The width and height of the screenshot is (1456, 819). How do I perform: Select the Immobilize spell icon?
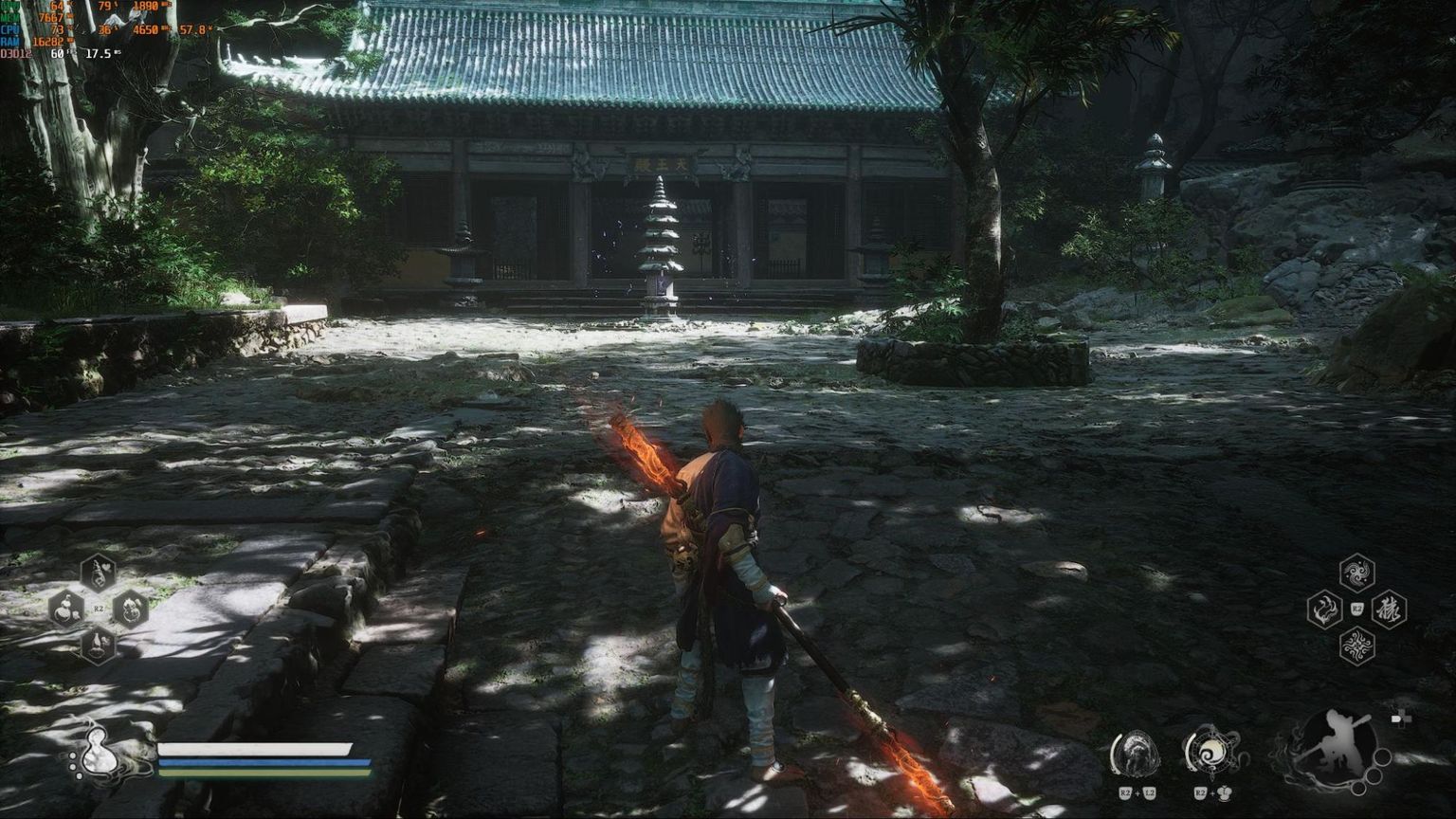pos(1356,572)
